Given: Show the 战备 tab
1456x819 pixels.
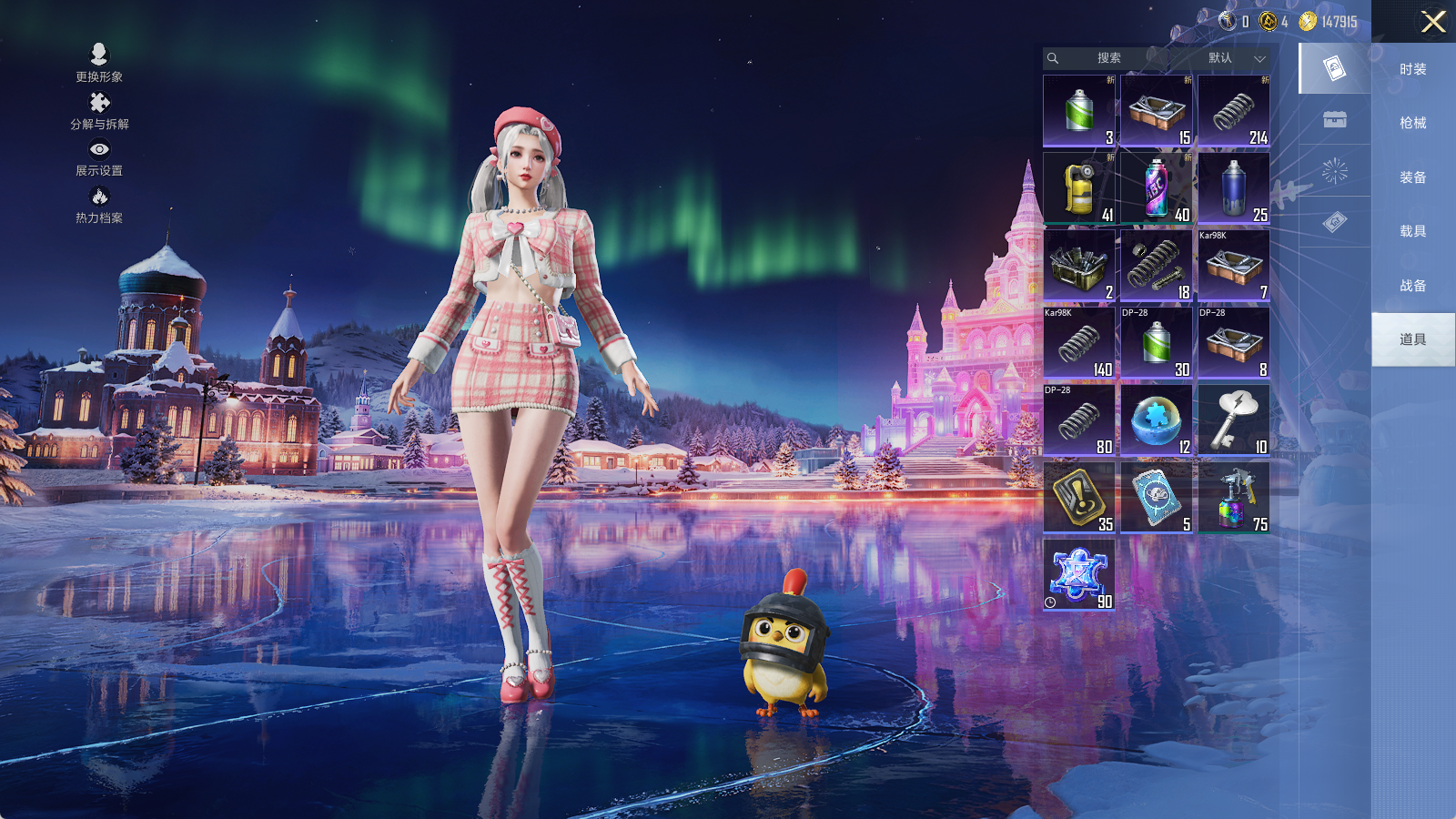Looking at the screenshot, I should click(x=1412, y=286).
